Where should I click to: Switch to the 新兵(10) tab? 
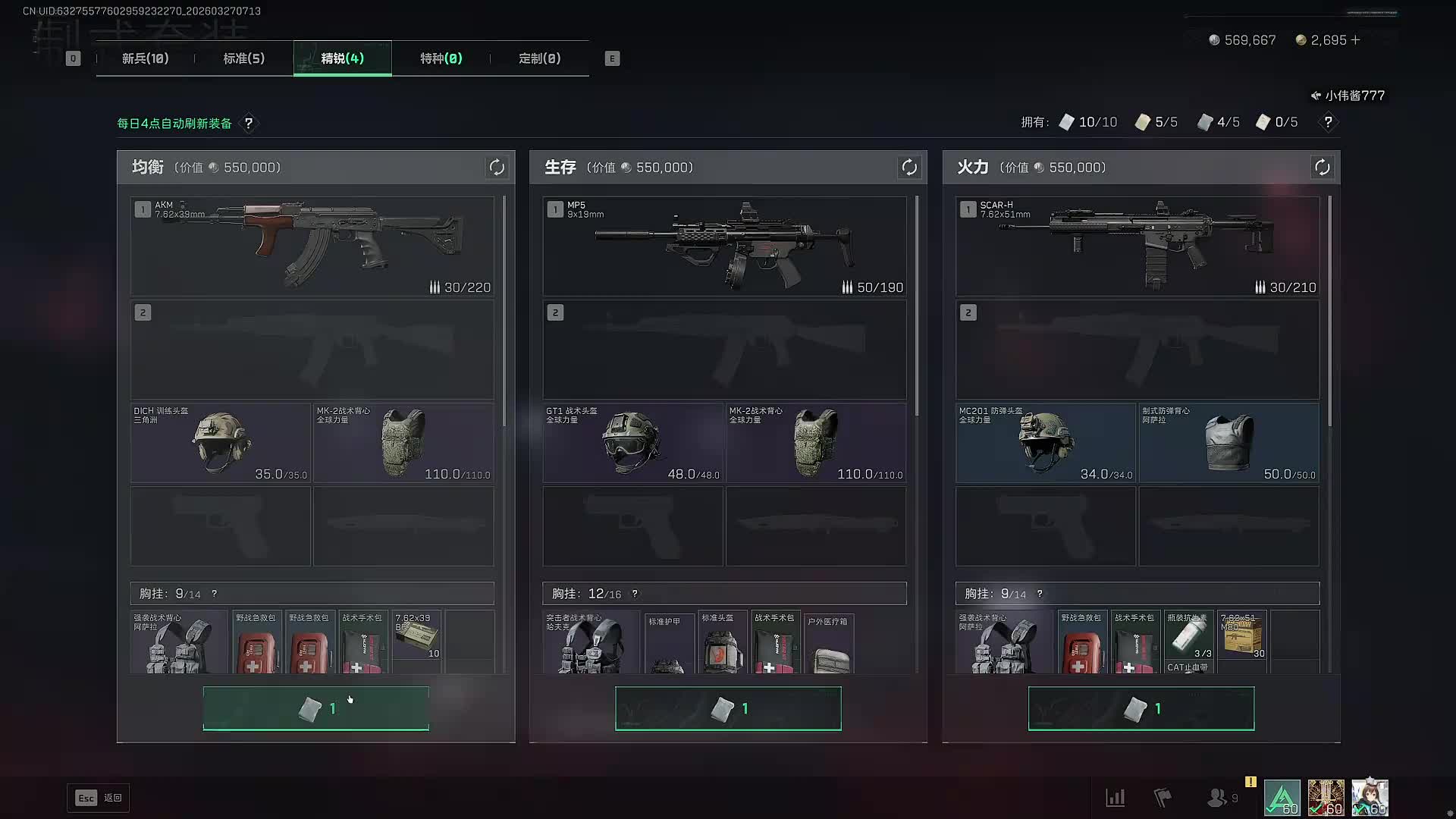tap(146, 58)
